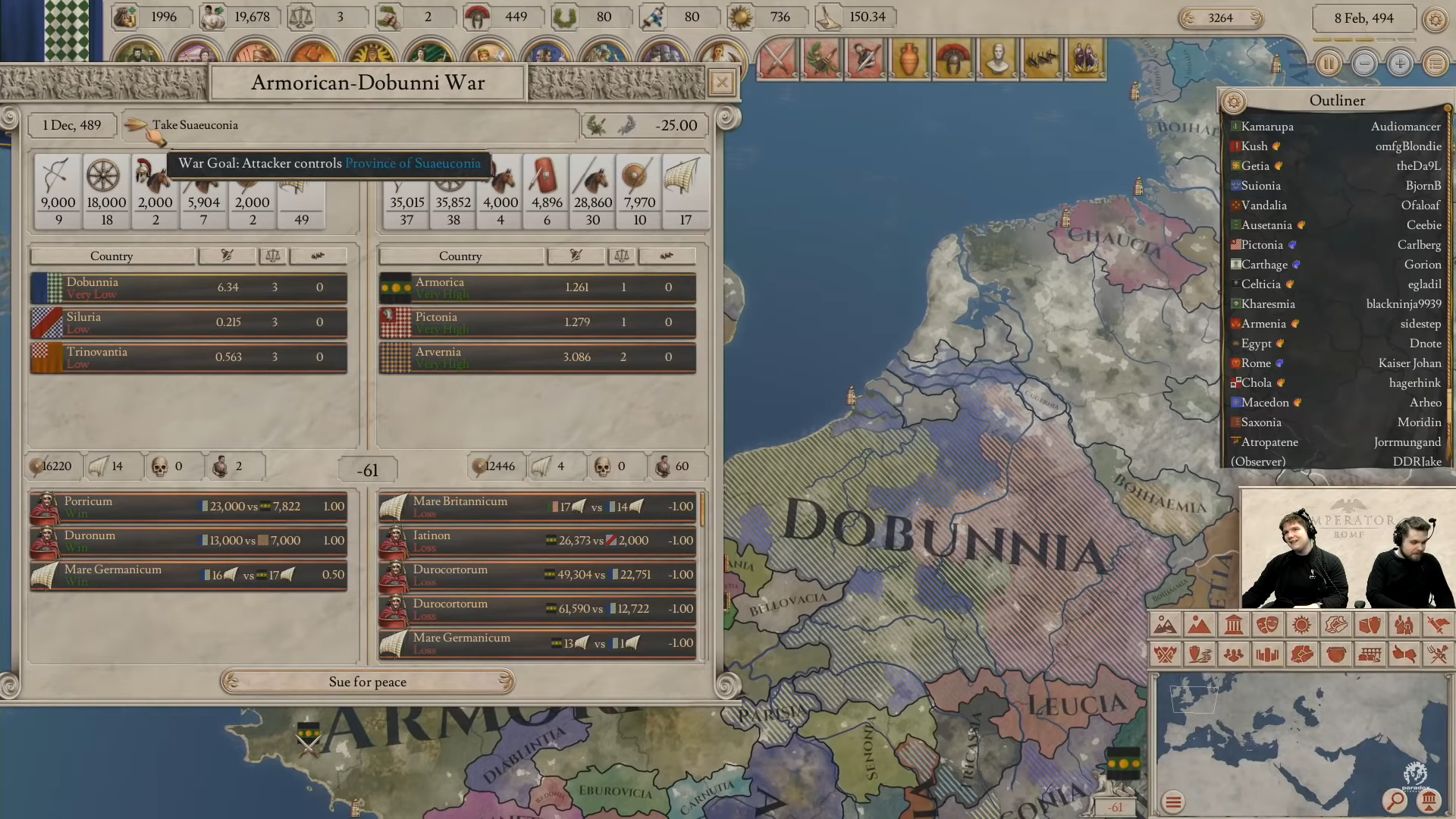Select the crossed swords military toolbar icon
Viewport: 1456px width, 819px height.
pos(777,58)
